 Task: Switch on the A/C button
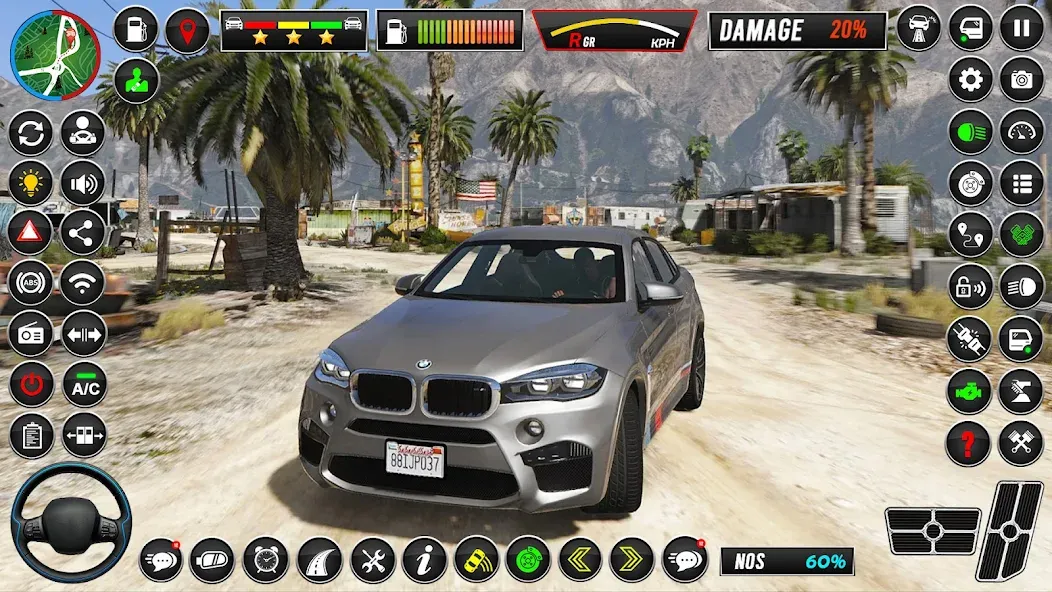84,385
